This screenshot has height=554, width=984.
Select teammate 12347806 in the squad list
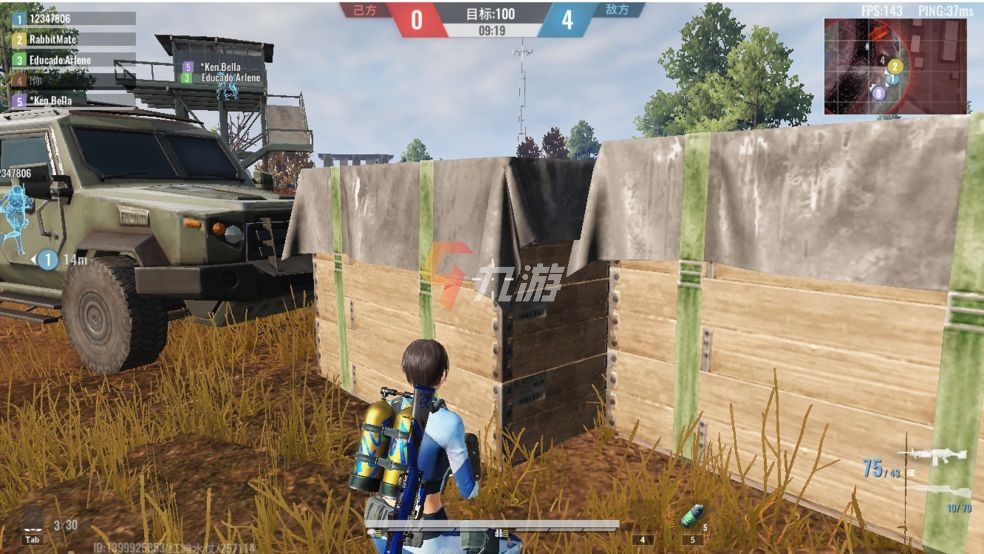(x=72, y=18)
